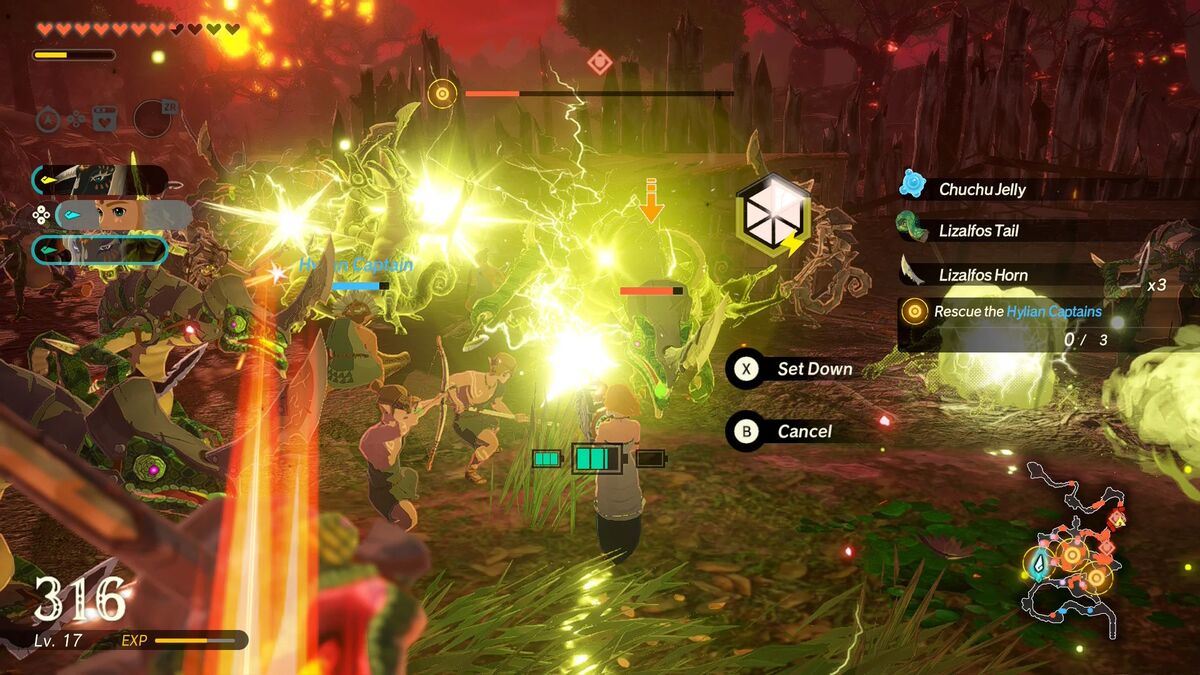Click the heart item box icon
This screenshot has width=1200, height=675.
[x=105, y=119]
